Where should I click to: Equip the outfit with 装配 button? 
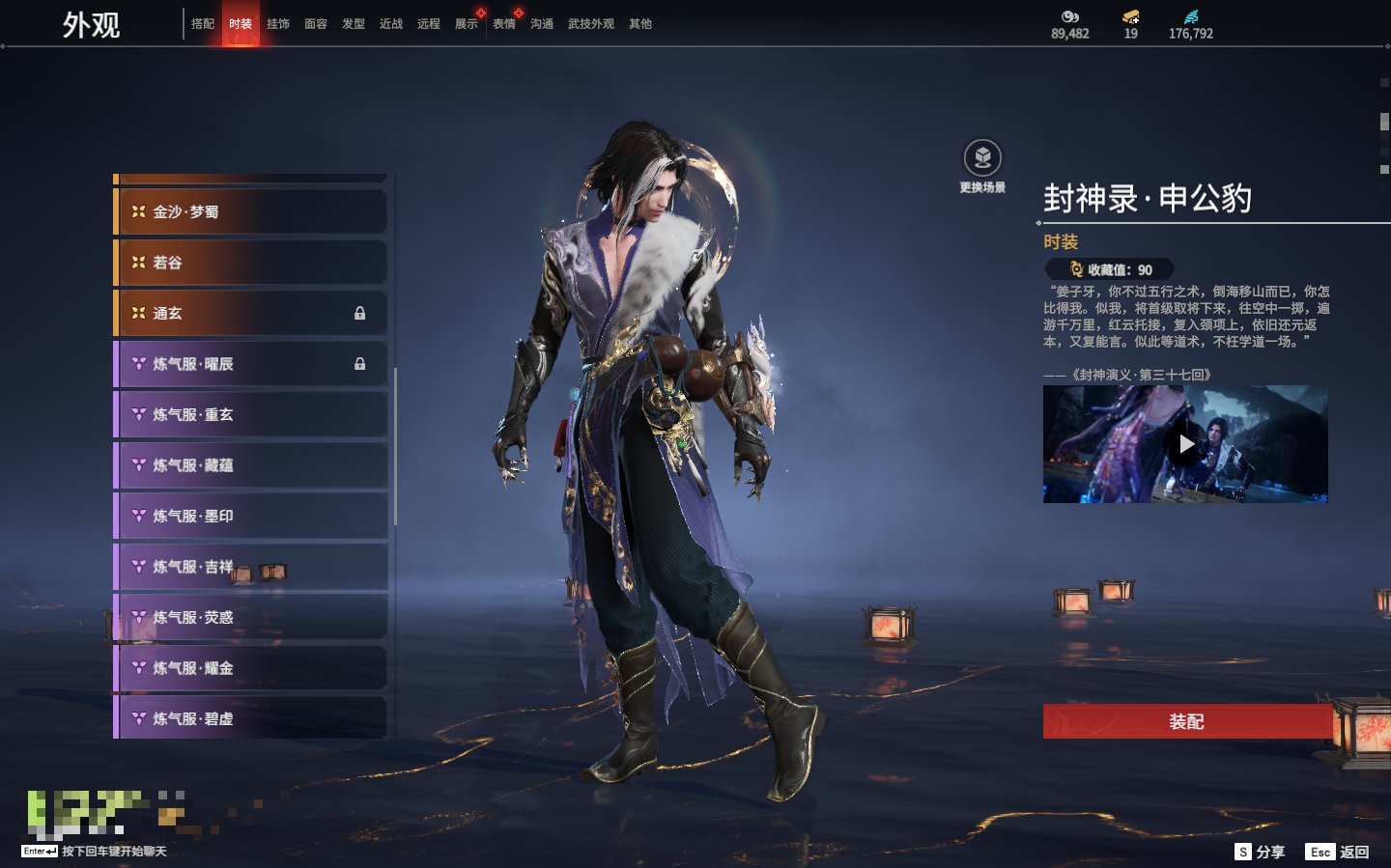1187,721
